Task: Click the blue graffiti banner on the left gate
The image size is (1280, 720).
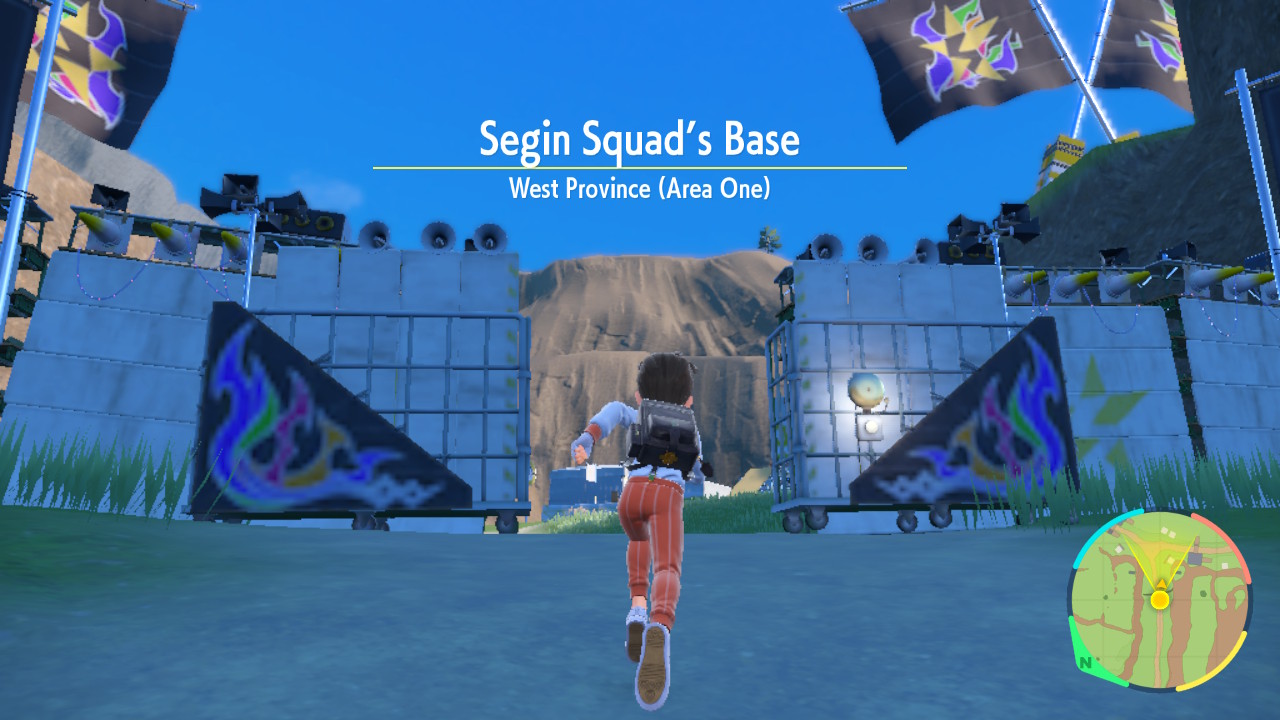Action: click(x=330, y=420)
